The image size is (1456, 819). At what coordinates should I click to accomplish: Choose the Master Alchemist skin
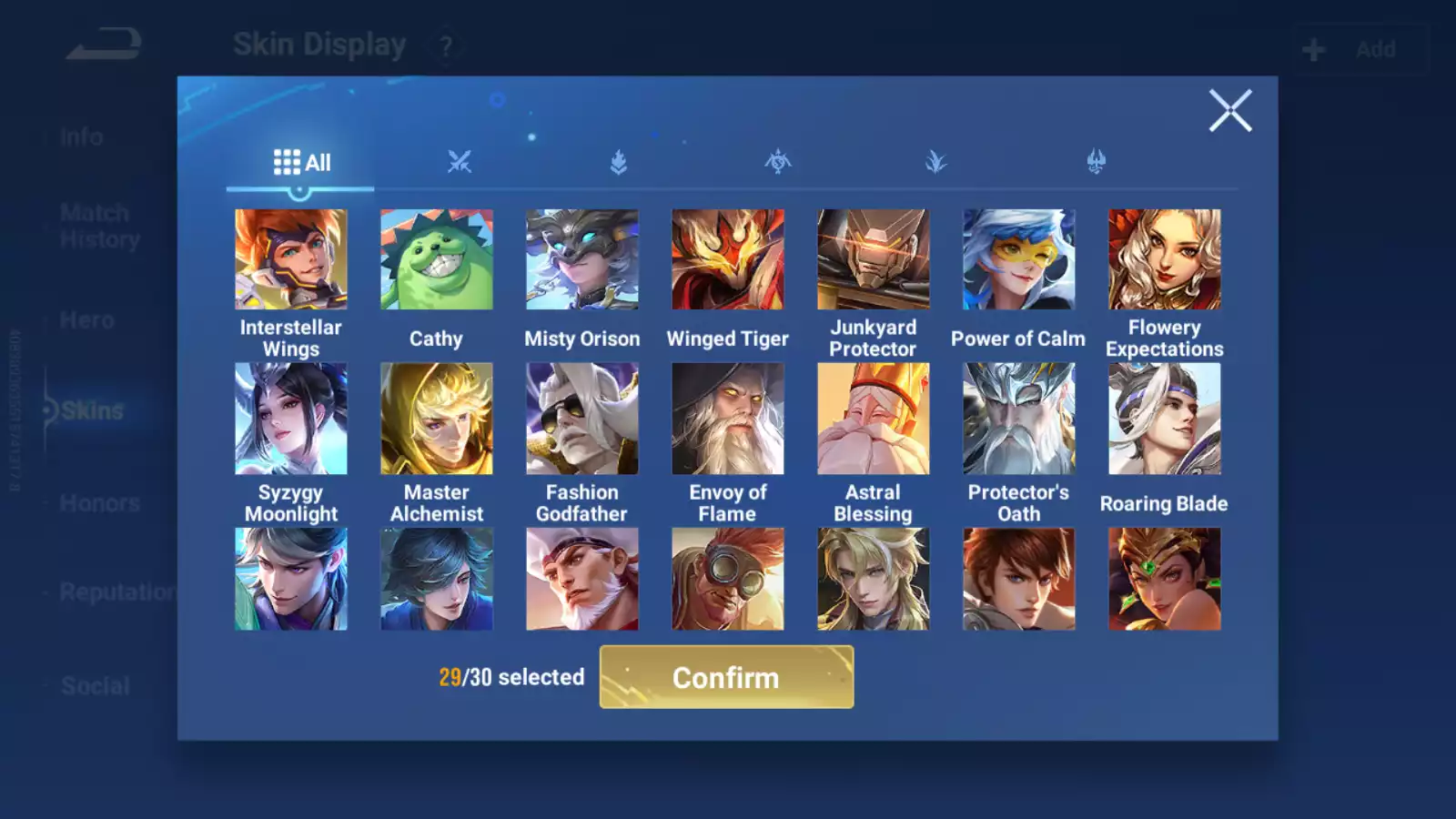coord(437,419)
